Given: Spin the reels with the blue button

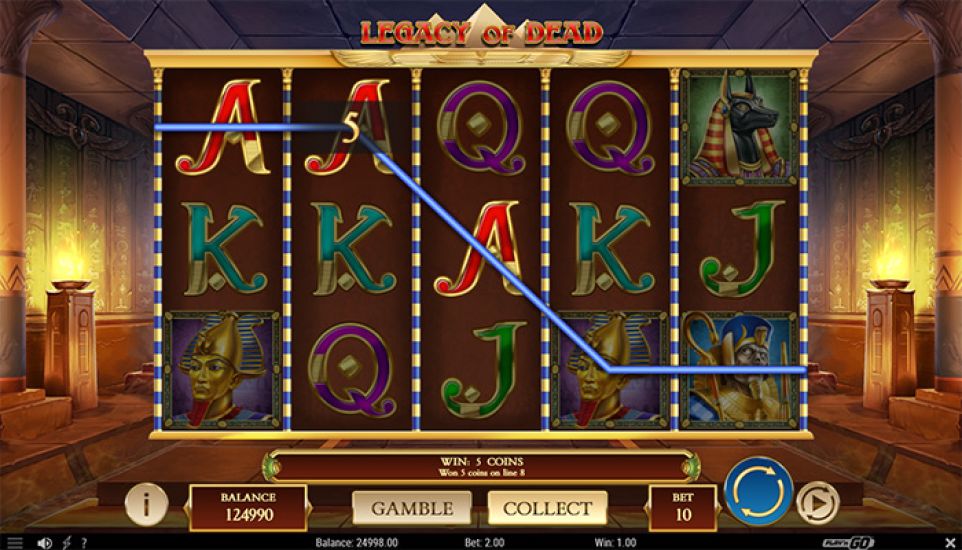Looking at the screenshot, I should 758,492.
